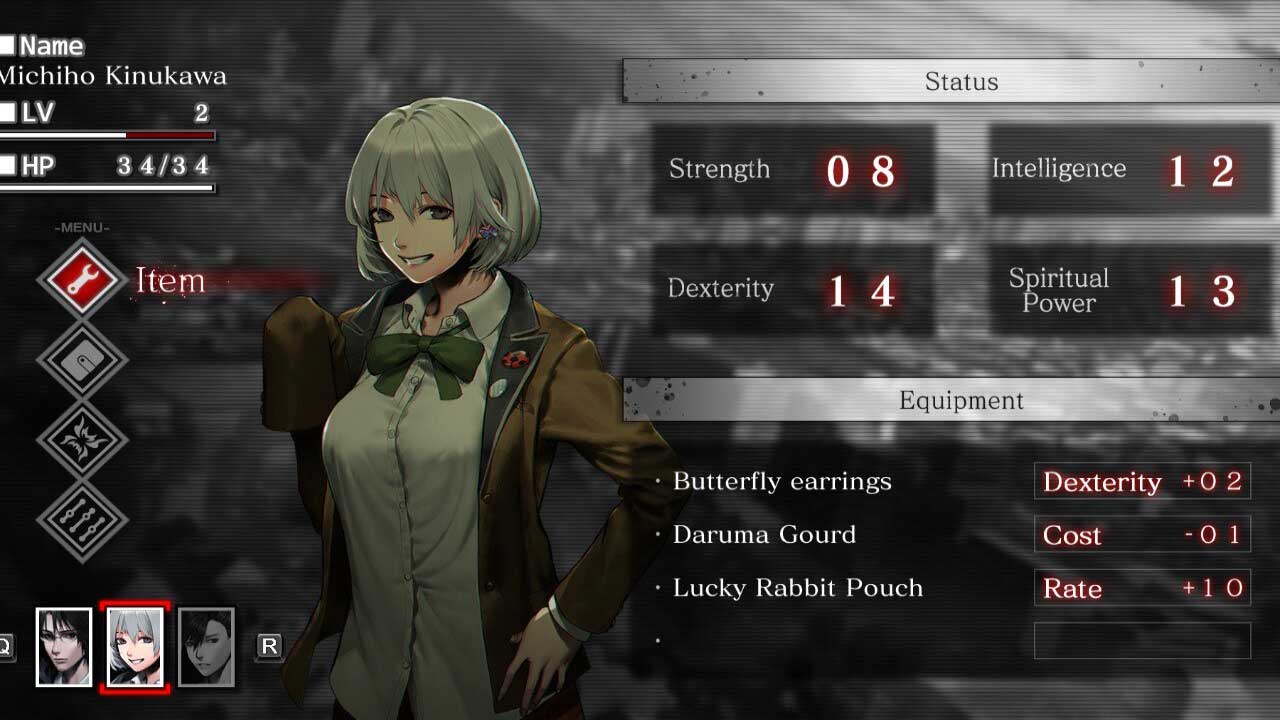The width and height of the screenshot is (1280, 720).
Task: Select the Butterfly earrings equipment row
Action: pyautogui.click(x=782, y=481)
